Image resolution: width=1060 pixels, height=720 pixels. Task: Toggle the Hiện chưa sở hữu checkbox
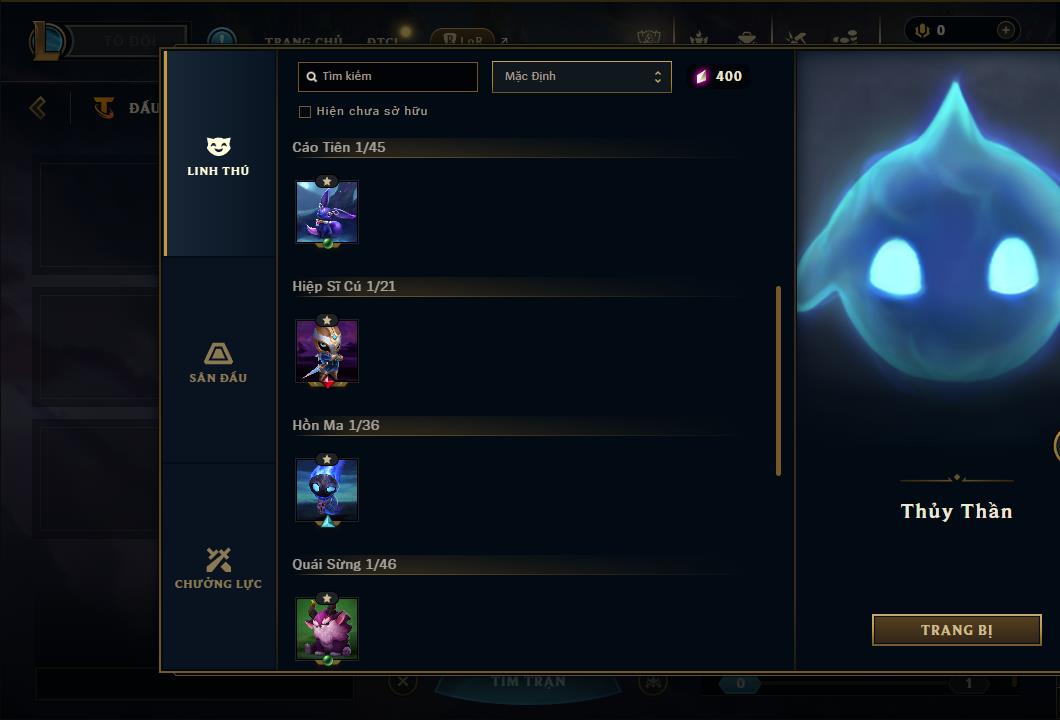tap(305, 112)
